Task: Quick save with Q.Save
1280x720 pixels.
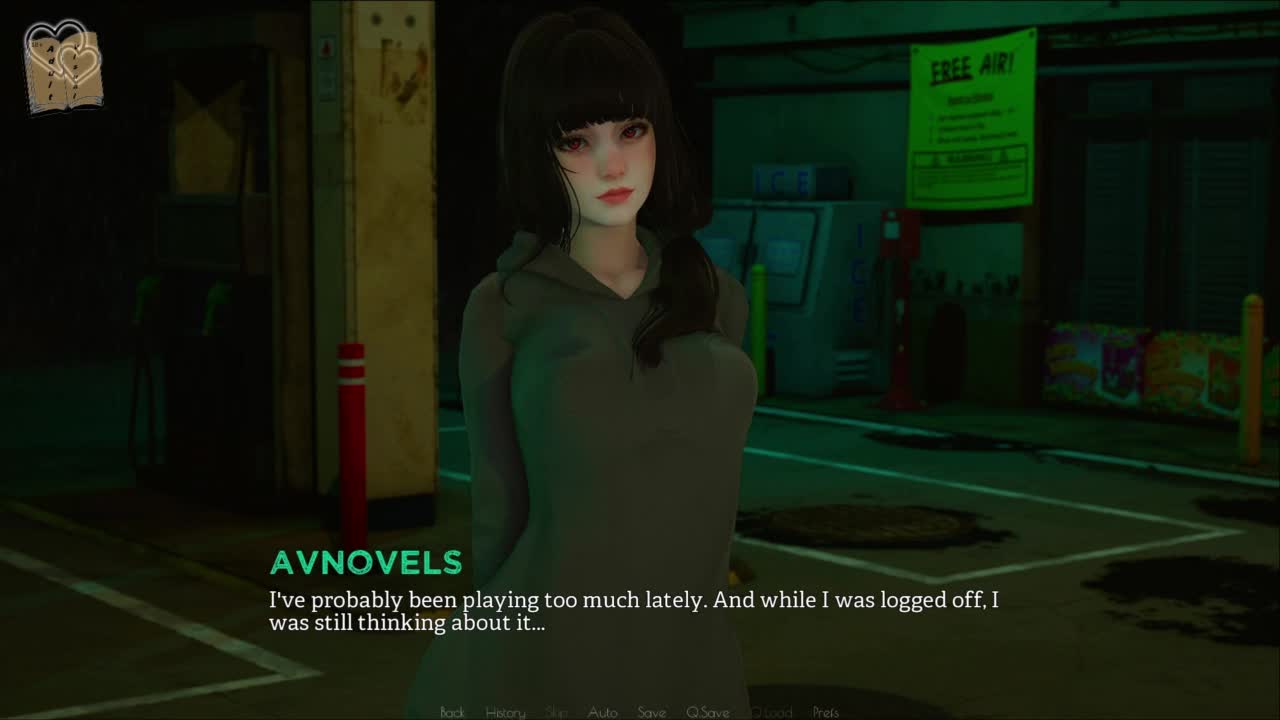Action: pos(707,712)
